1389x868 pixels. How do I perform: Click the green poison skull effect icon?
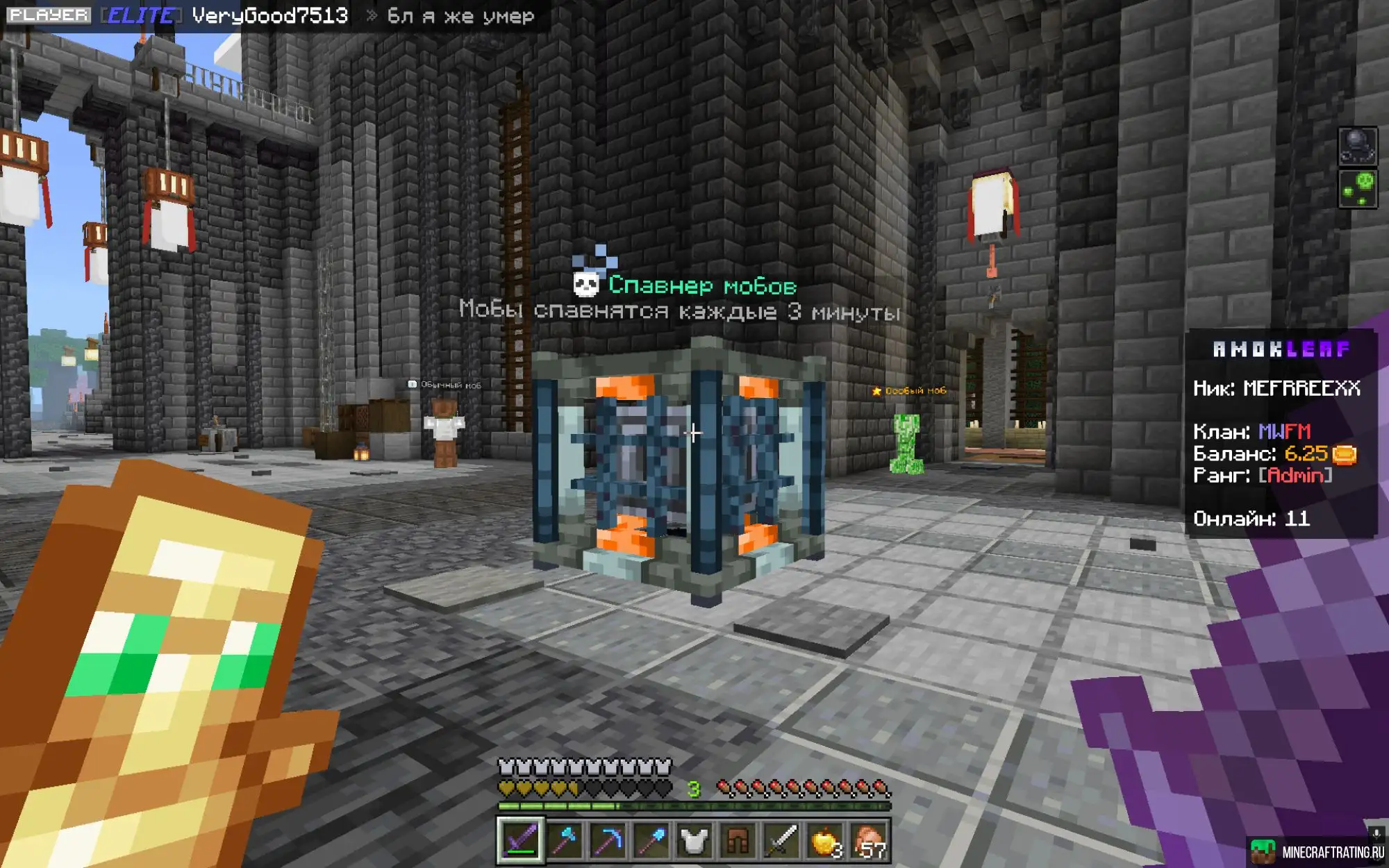click(x=1357, y=189)
